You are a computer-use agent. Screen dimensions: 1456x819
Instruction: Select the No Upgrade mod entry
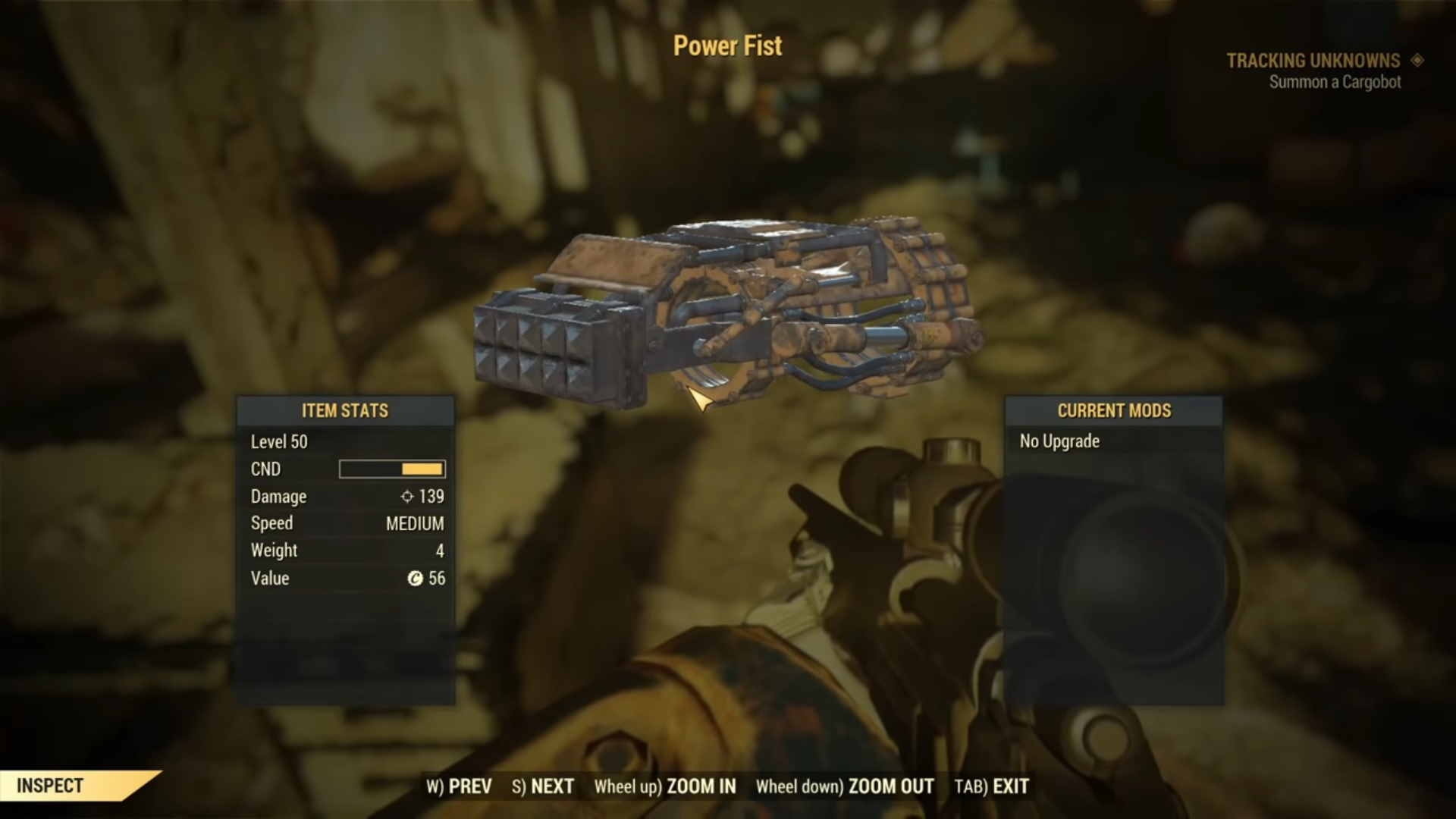tap(1059, 441)
